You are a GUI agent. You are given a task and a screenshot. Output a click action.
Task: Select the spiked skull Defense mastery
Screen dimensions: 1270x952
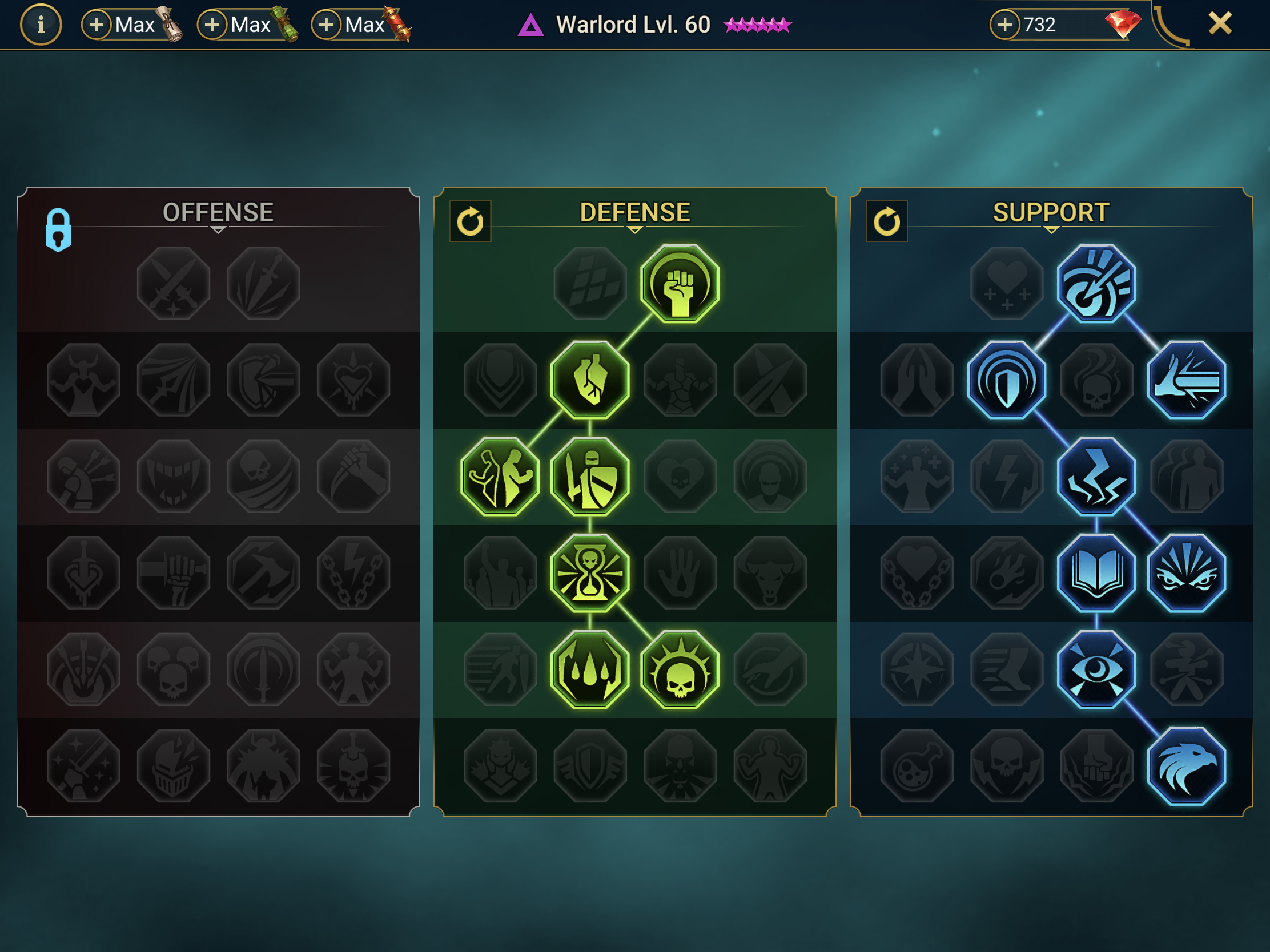pos(680,669)
